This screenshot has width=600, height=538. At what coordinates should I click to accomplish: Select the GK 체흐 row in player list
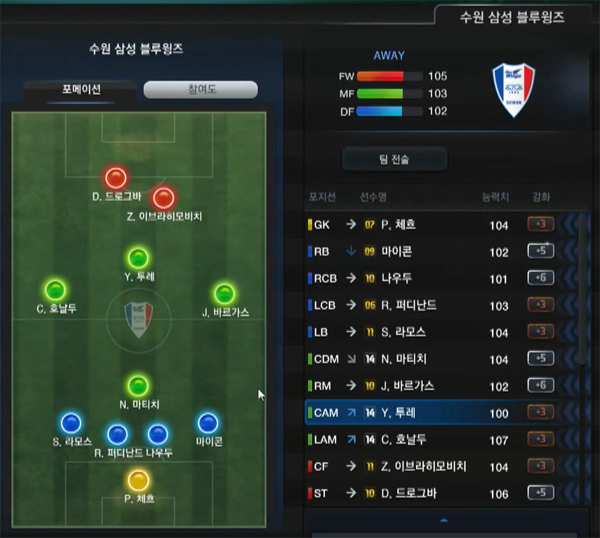click(x=430, y=225)
